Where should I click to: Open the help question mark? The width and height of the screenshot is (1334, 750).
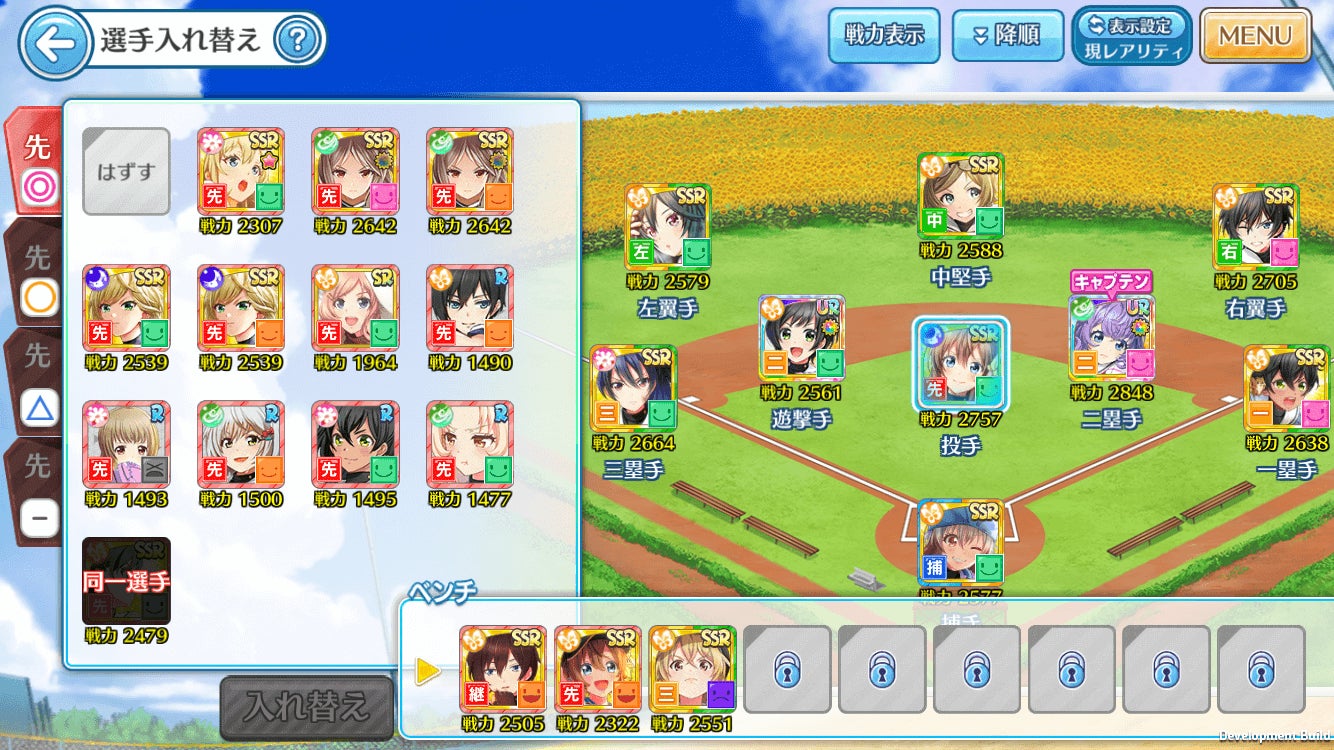point(296,41)
